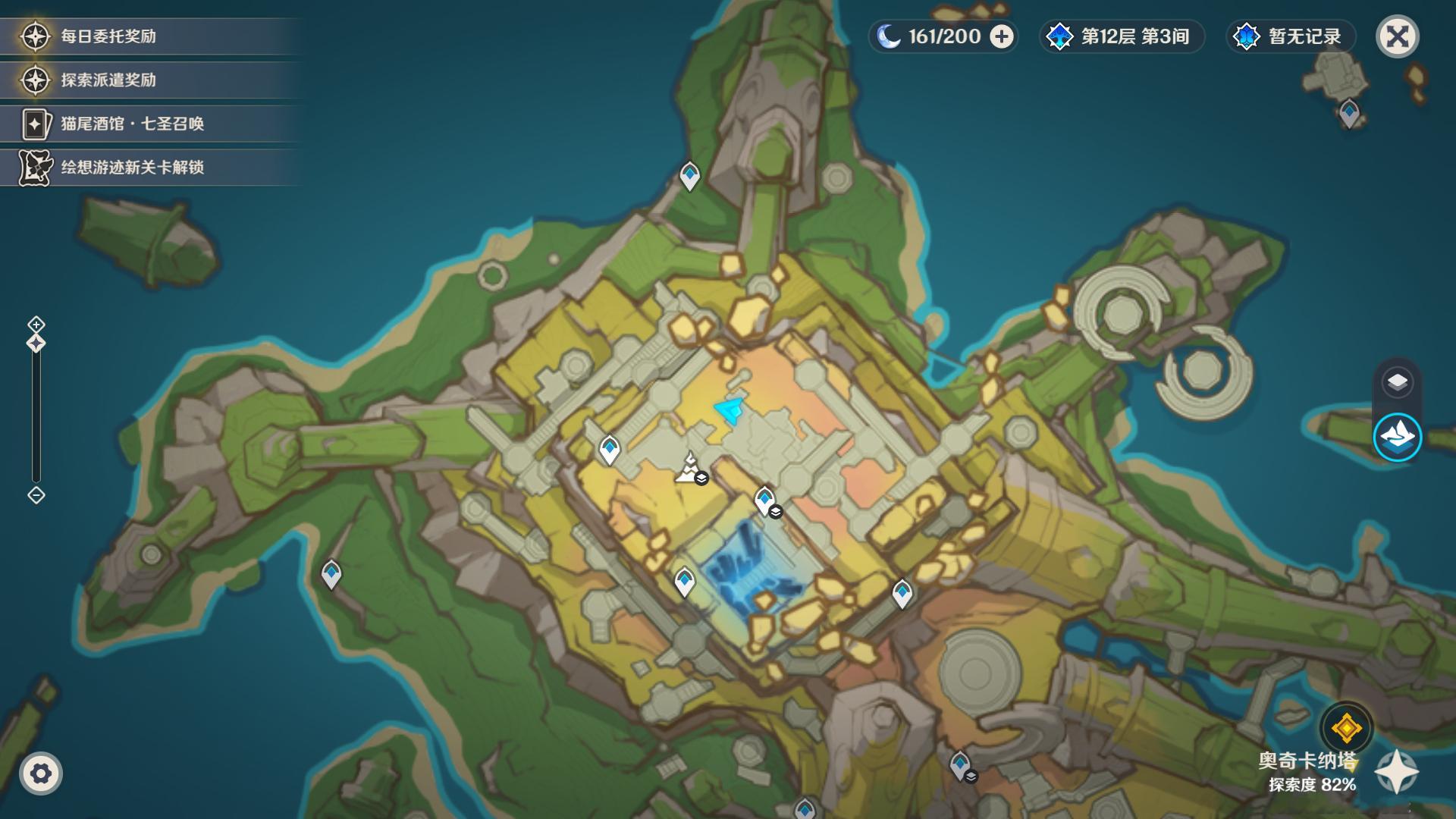Open the 每日委托奖励 daily commission entry
Image resolution: width=1456 pixels, height=819 pixels.
click(108, 36)
